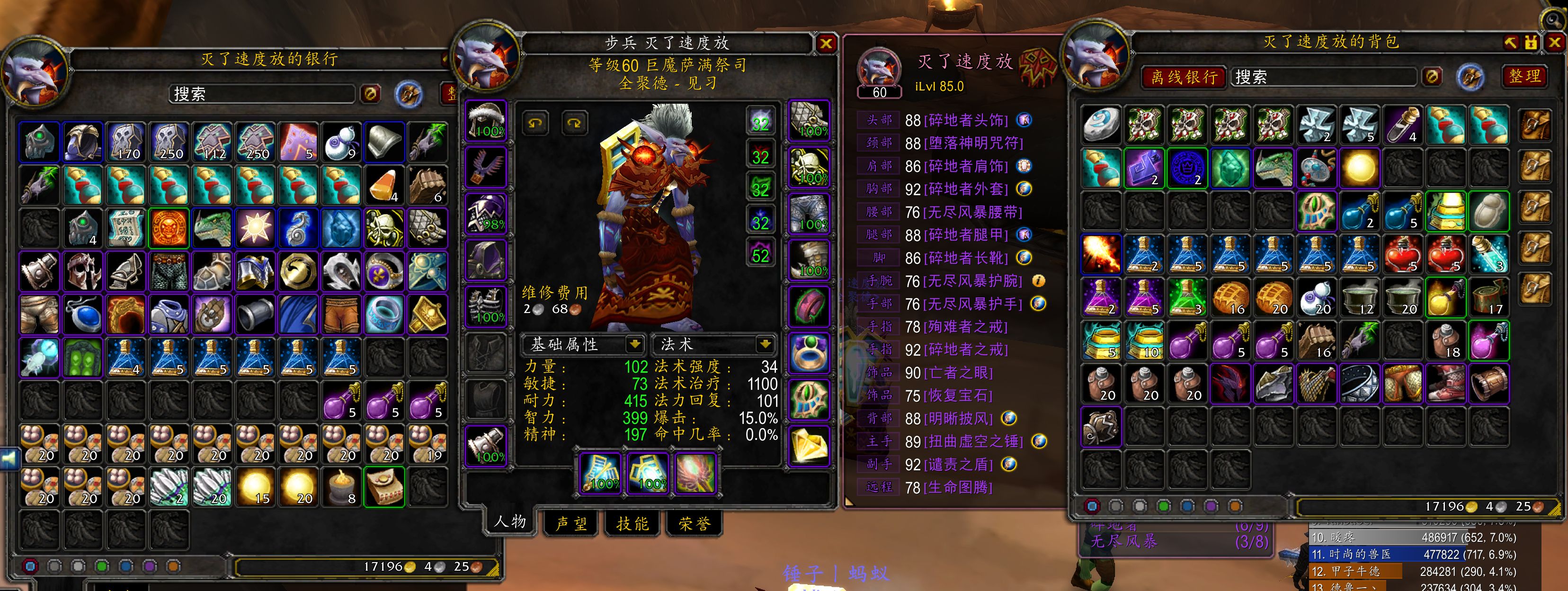
Task: Select the fire blast icon in backpack
Action: click(1101, 254)
